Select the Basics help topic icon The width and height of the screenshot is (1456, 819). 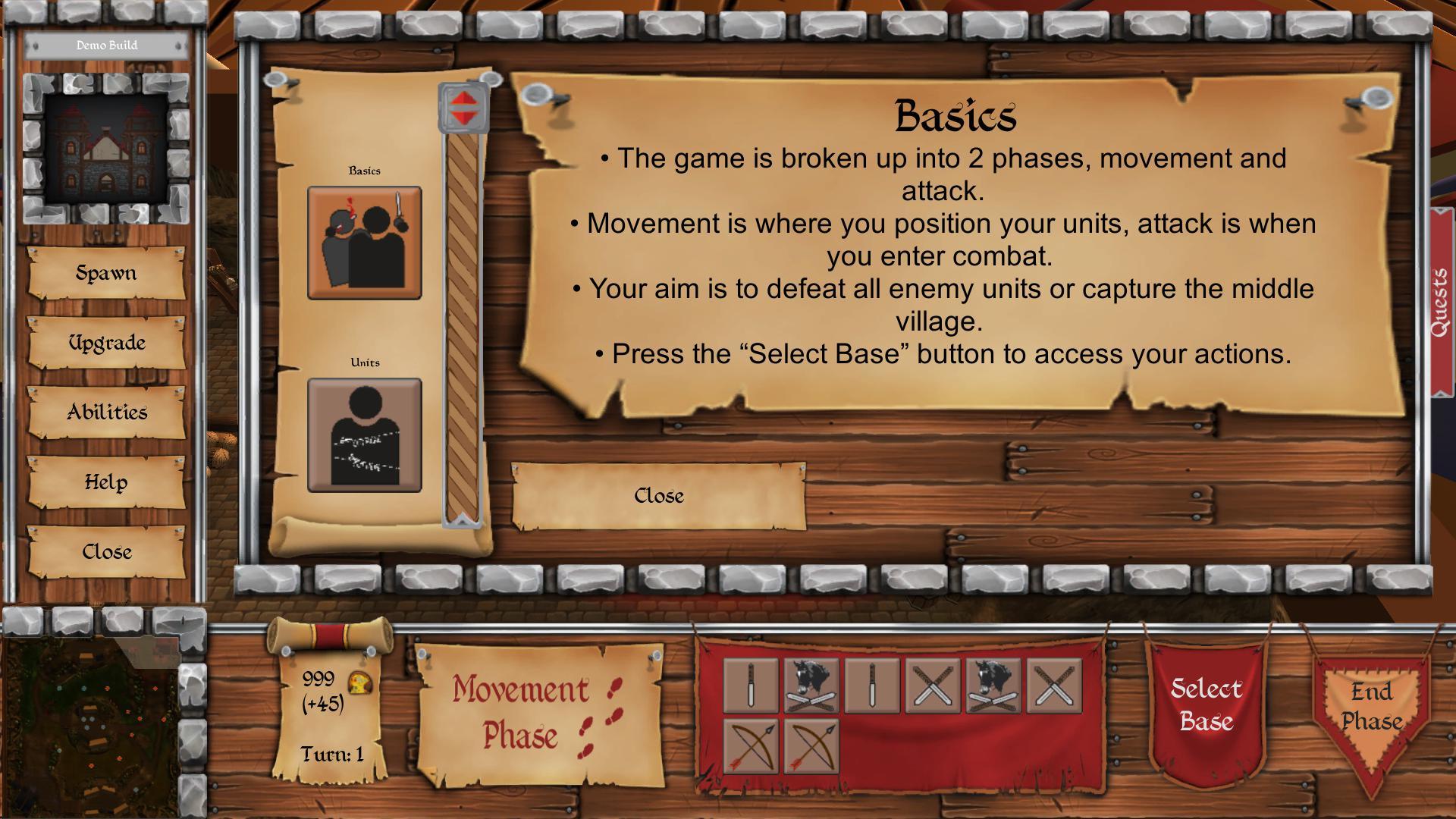pyautogui.click(x=364, y=243)
